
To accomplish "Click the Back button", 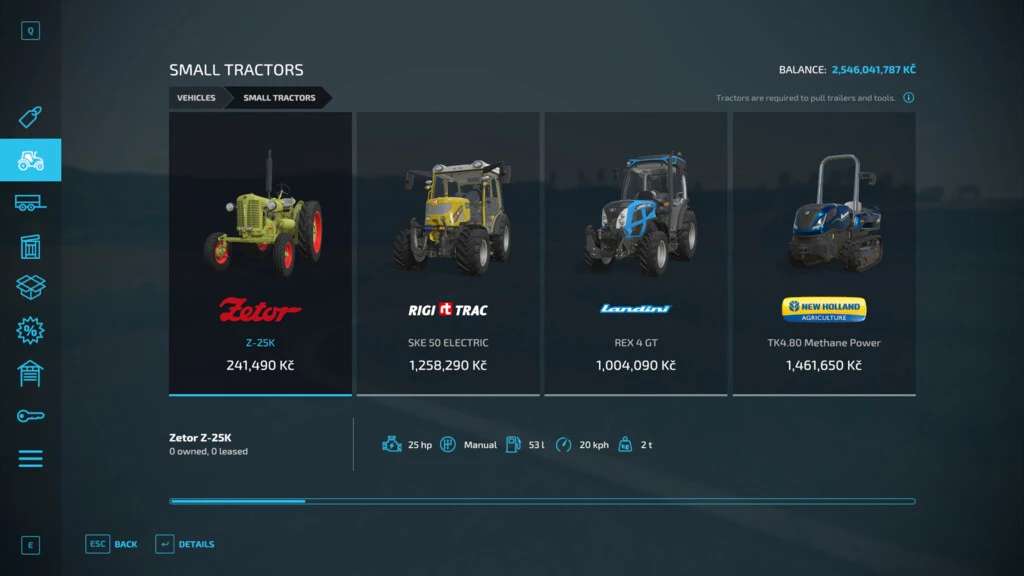I will (112, 544).
